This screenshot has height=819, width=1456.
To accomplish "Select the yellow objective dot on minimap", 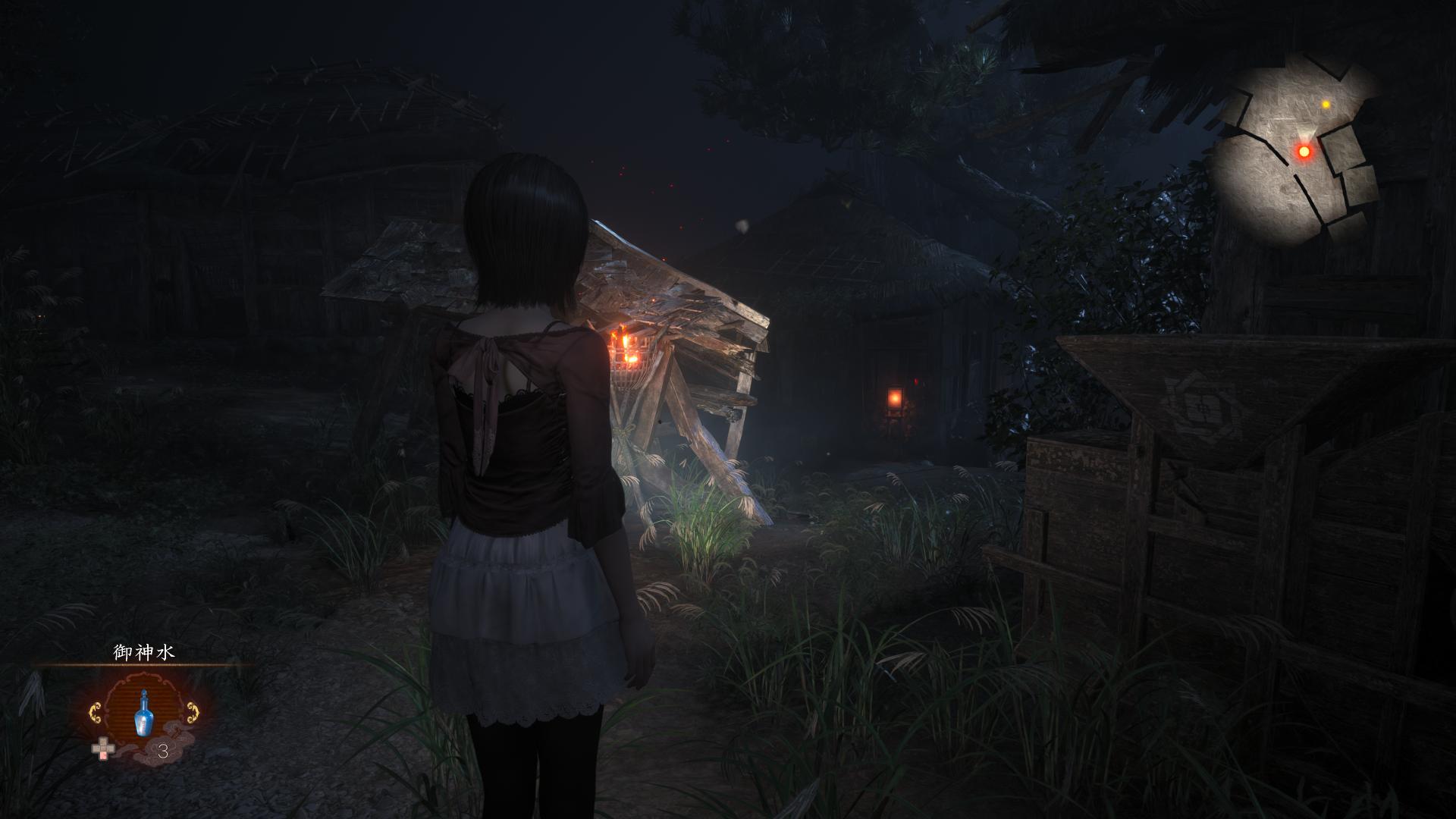I will 1326,104.
